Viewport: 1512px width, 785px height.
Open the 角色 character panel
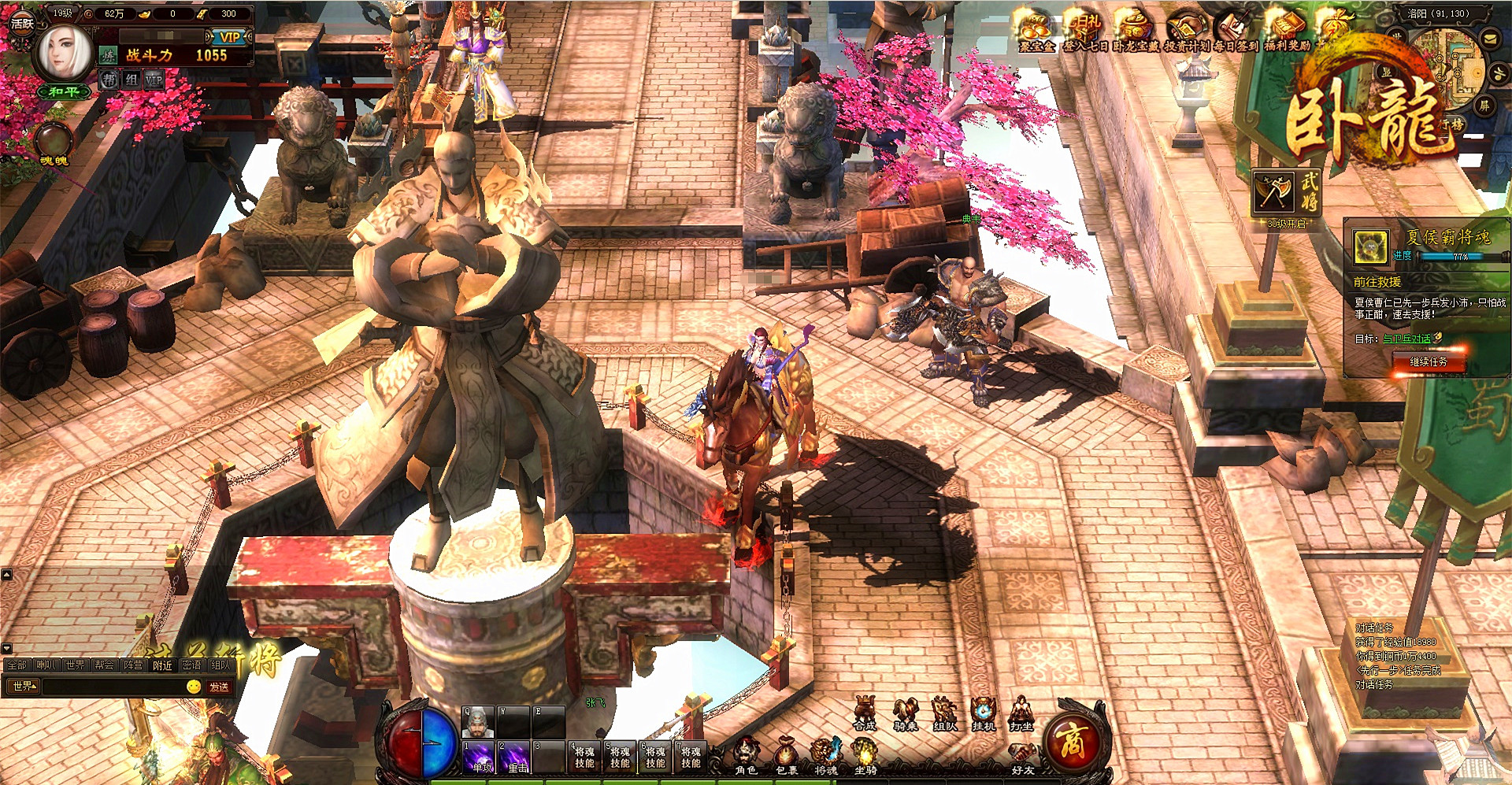tap(745, 755)
